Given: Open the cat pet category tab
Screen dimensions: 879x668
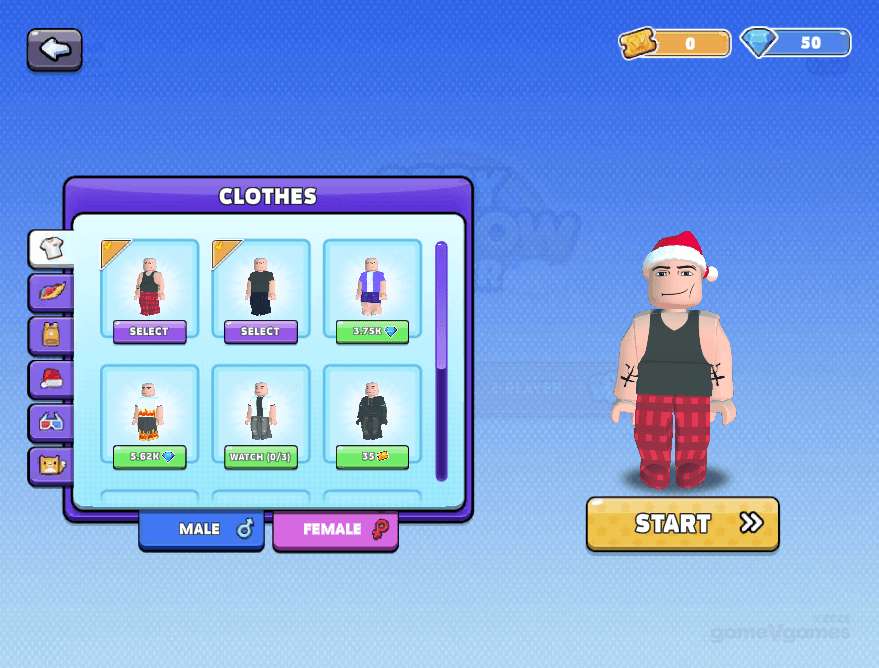Looking at the screenshot, I should click(51, 464).
